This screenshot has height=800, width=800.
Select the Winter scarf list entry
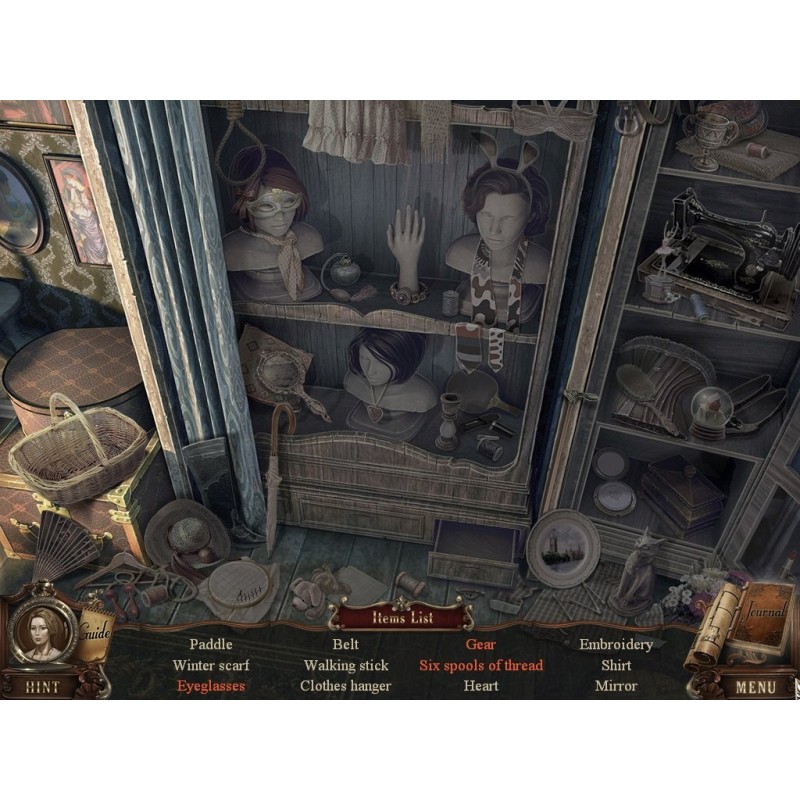tap(211, 665)
